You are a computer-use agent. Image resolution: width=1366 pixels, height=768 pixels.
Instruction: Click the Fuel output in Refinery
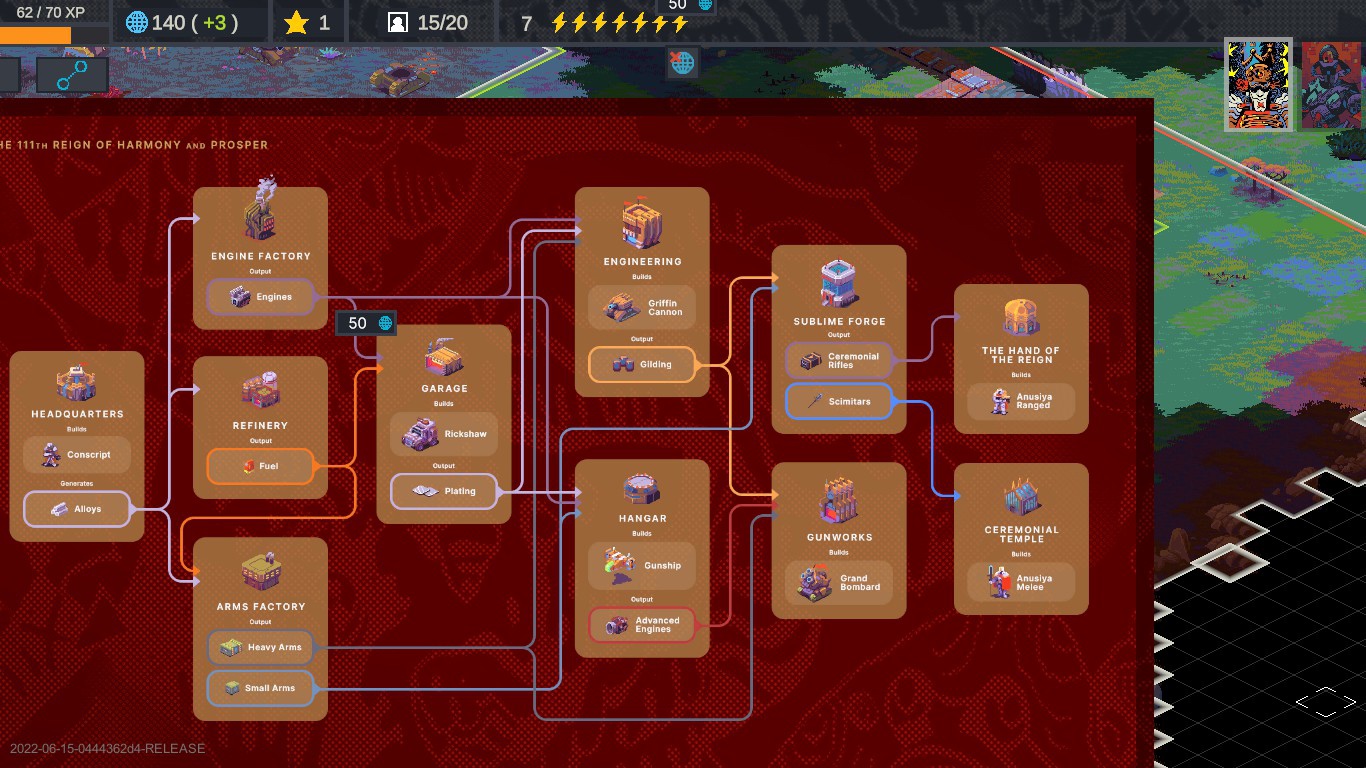(260, 466)
